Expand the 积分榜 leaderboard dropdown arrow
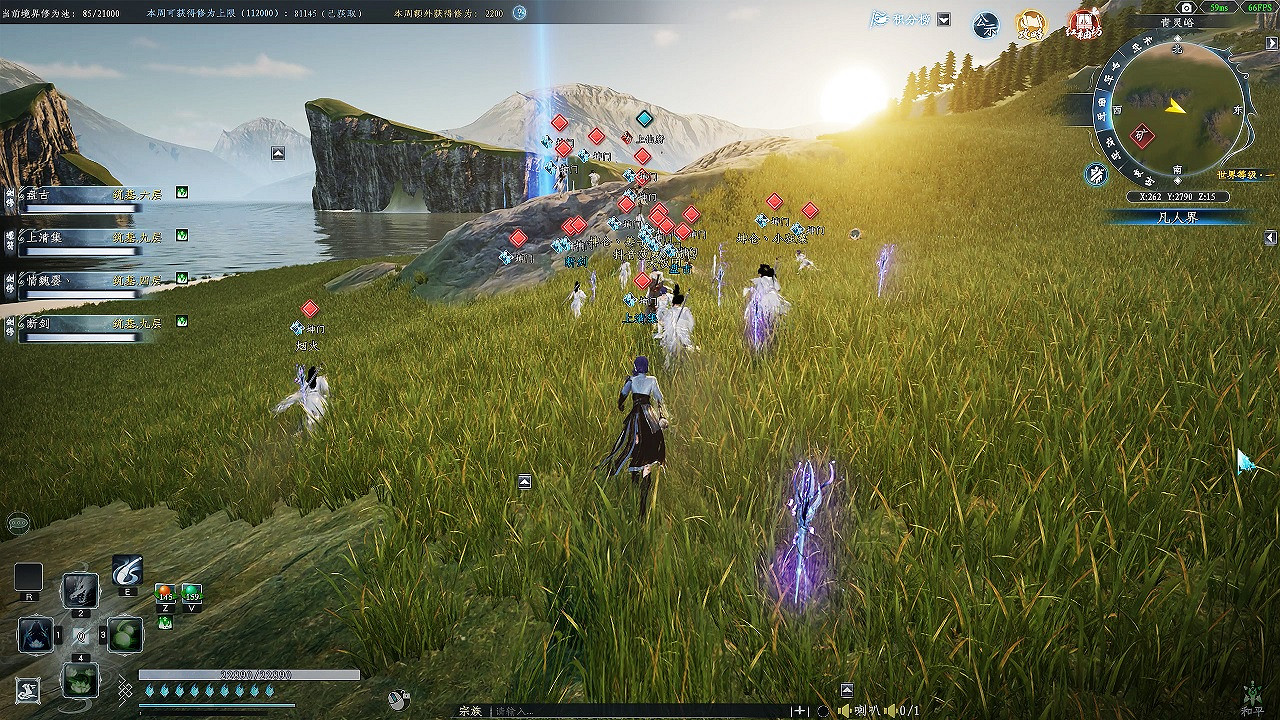The image size is (1280, 720). (943, 20)
